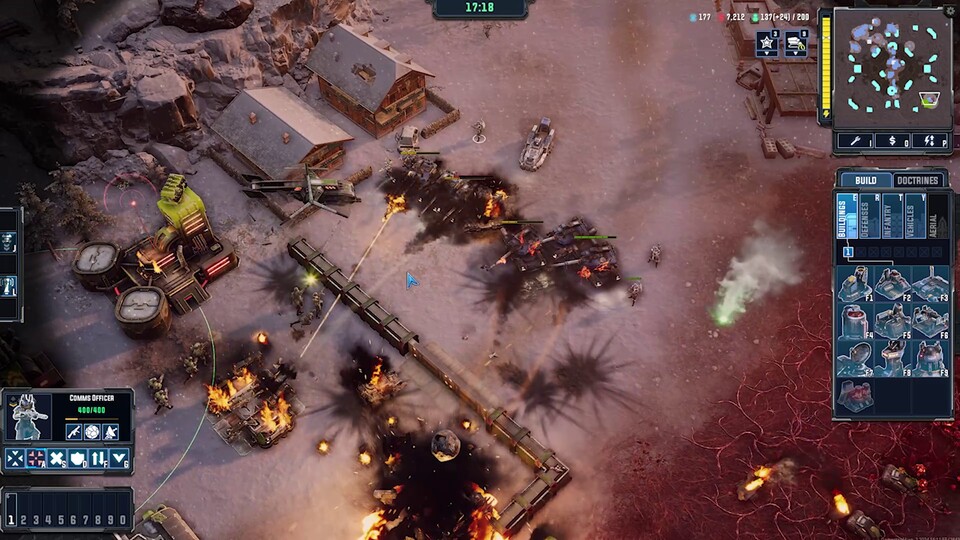
Task: Activate the wrench repair button
Action: point(854,141)
